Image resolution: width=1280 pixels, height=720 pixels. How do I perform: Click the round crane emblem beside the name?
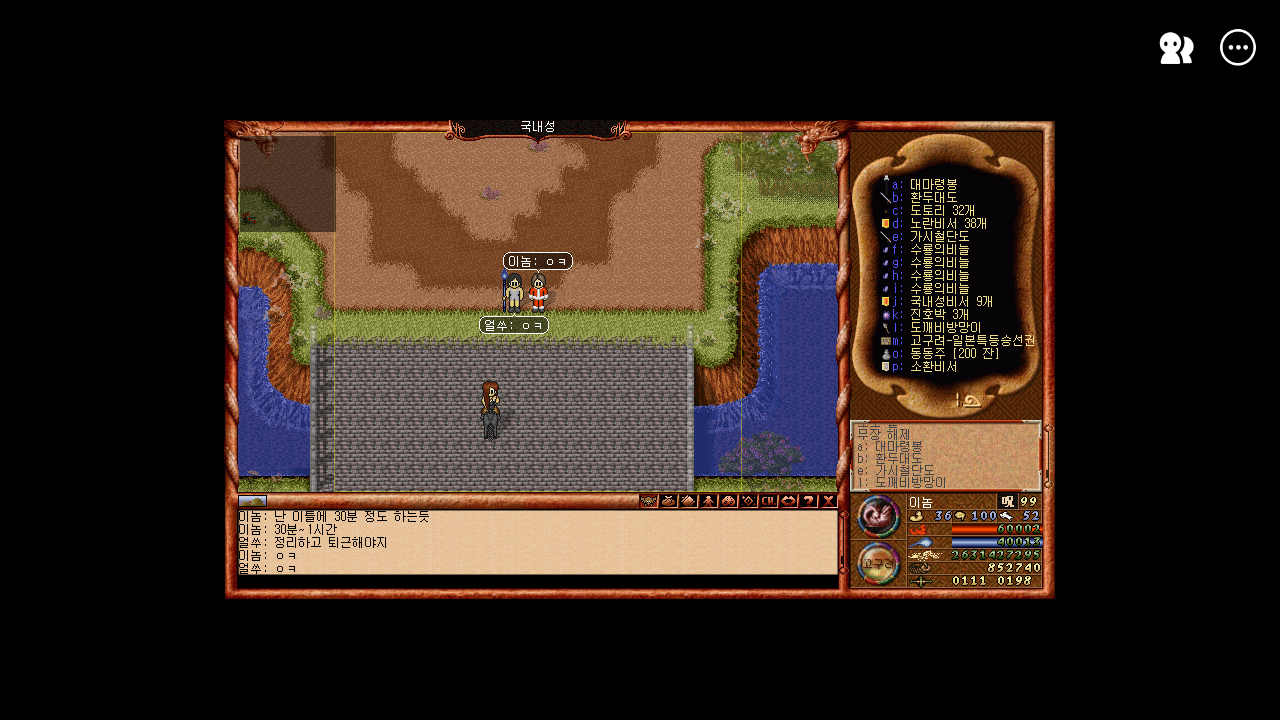point(878,516)
